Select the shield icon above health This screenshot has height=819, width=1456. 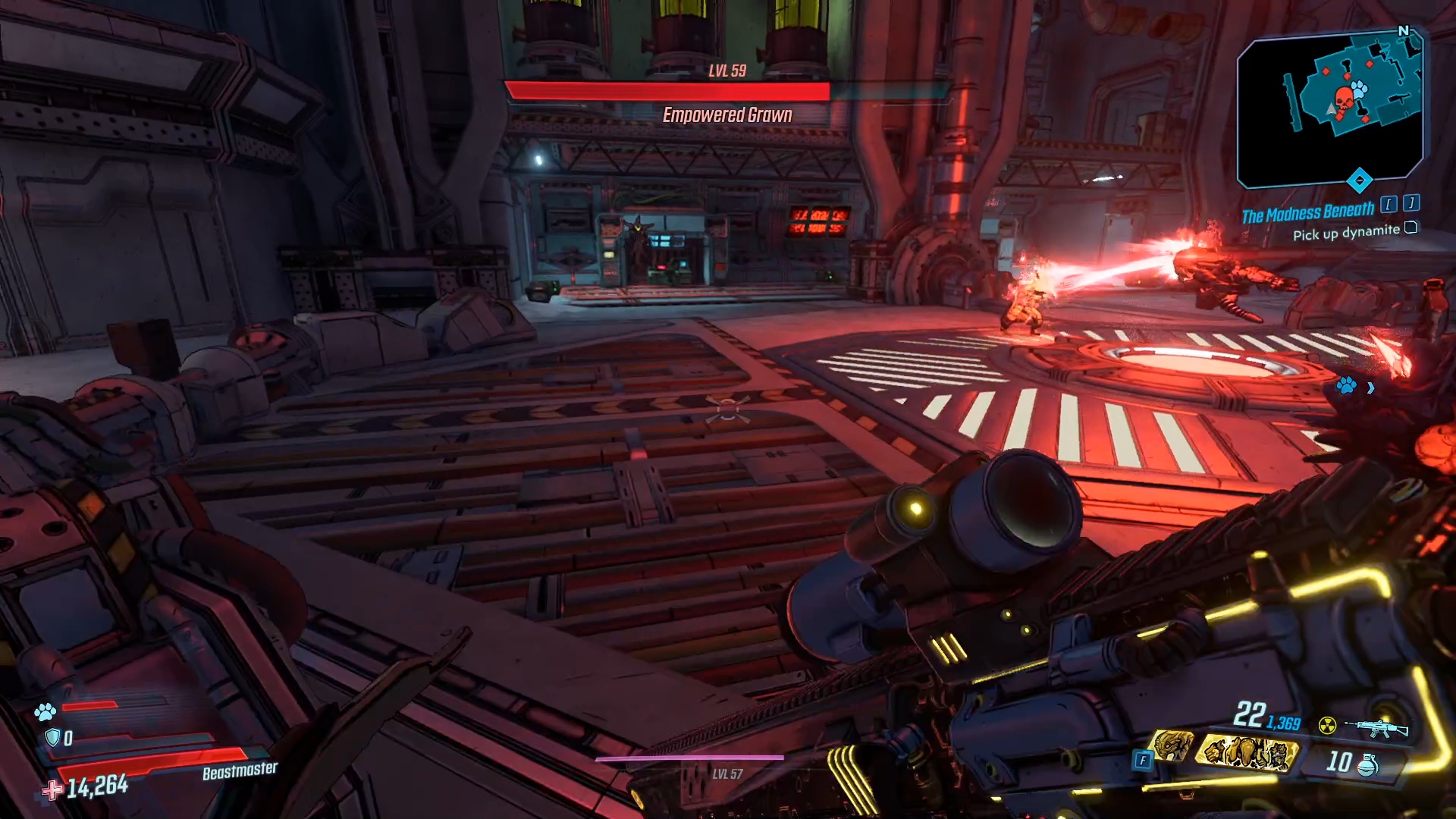pyautogui.click(x=52, y=737)
